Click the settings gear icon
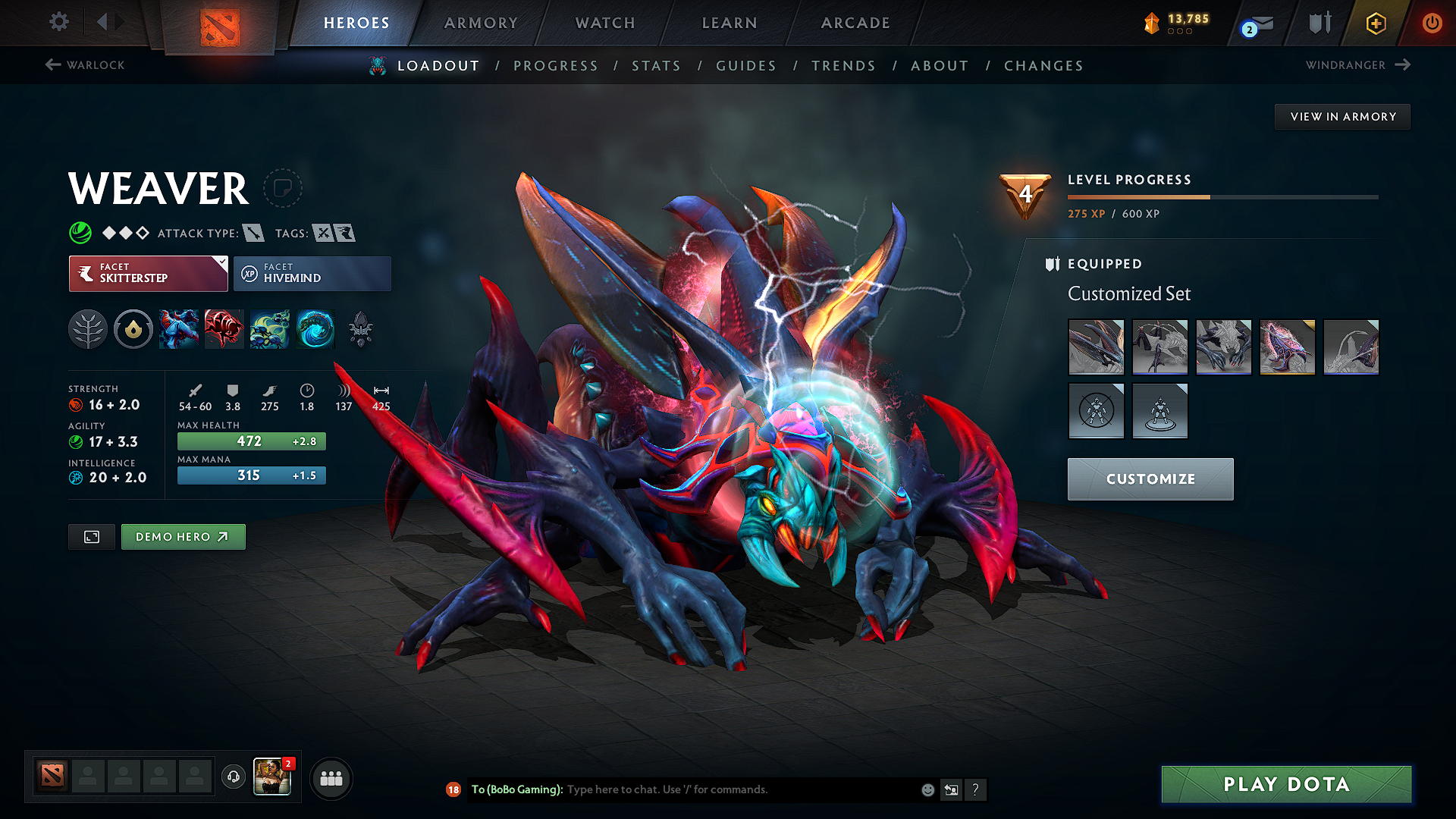 pos(58,22)
